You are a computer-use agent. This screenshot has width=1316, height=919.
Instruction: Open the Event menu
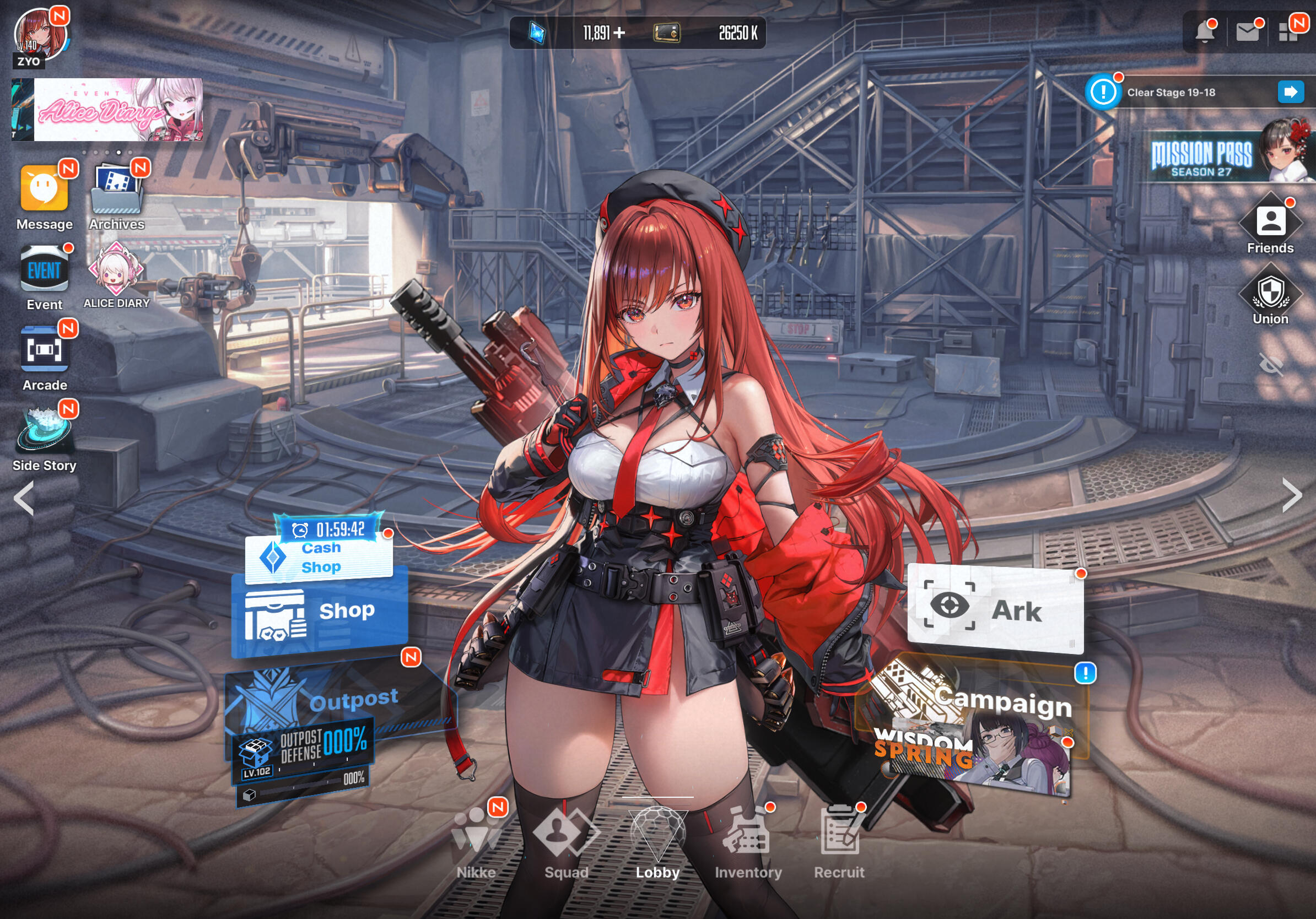(44, 271)
